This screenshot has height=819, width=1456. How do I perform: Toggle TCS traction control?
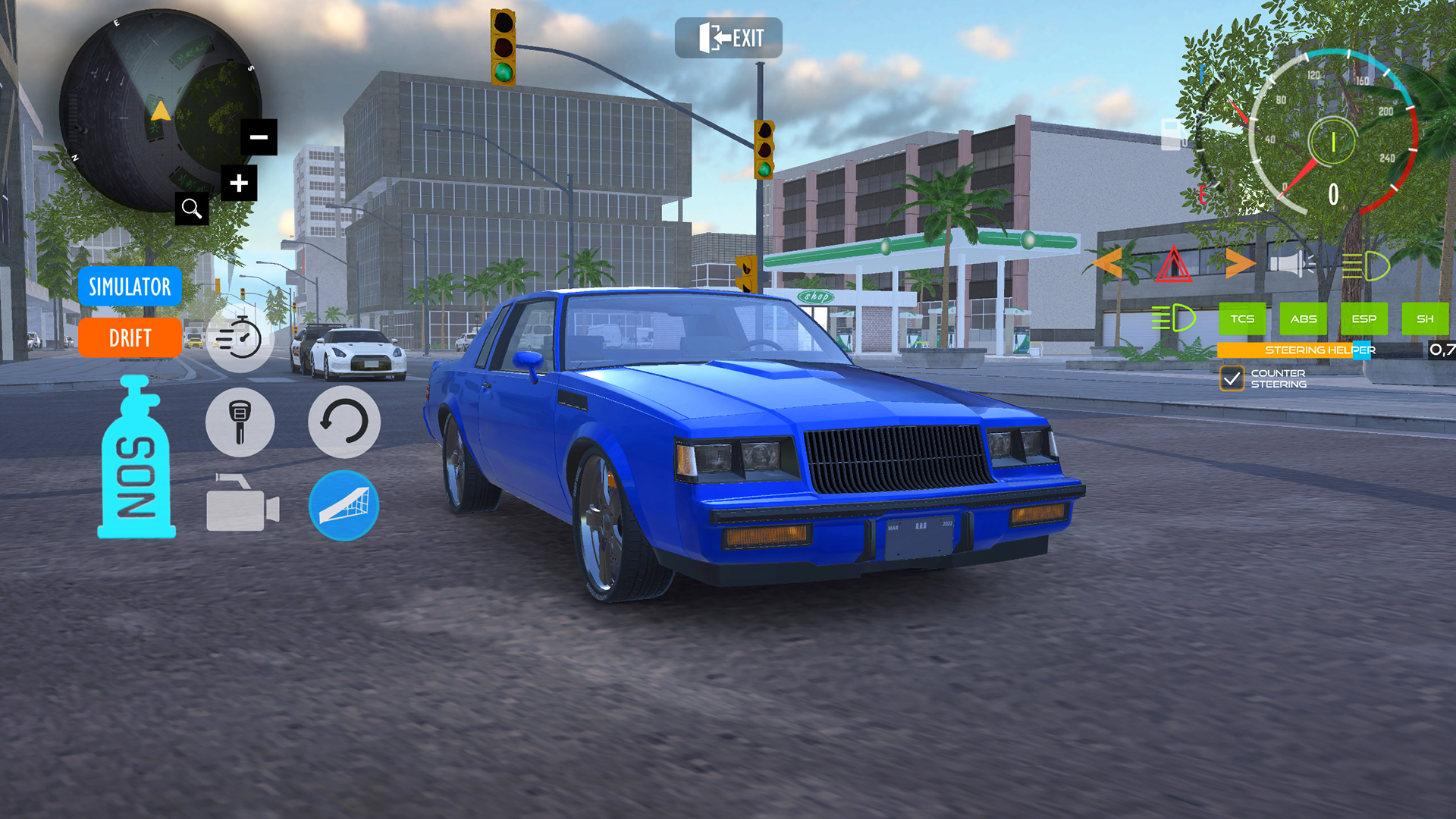[1241, 319]
